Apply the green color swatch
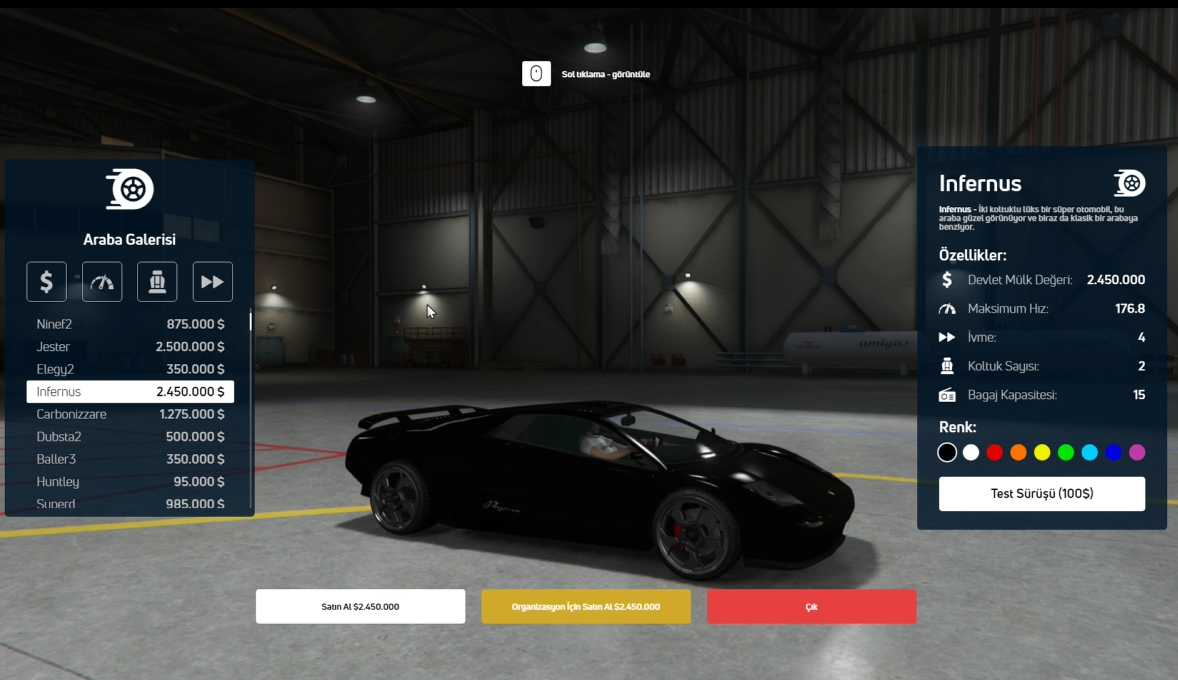The width and height of the screenshot is (1178, 680). (x=1066, y=453)
